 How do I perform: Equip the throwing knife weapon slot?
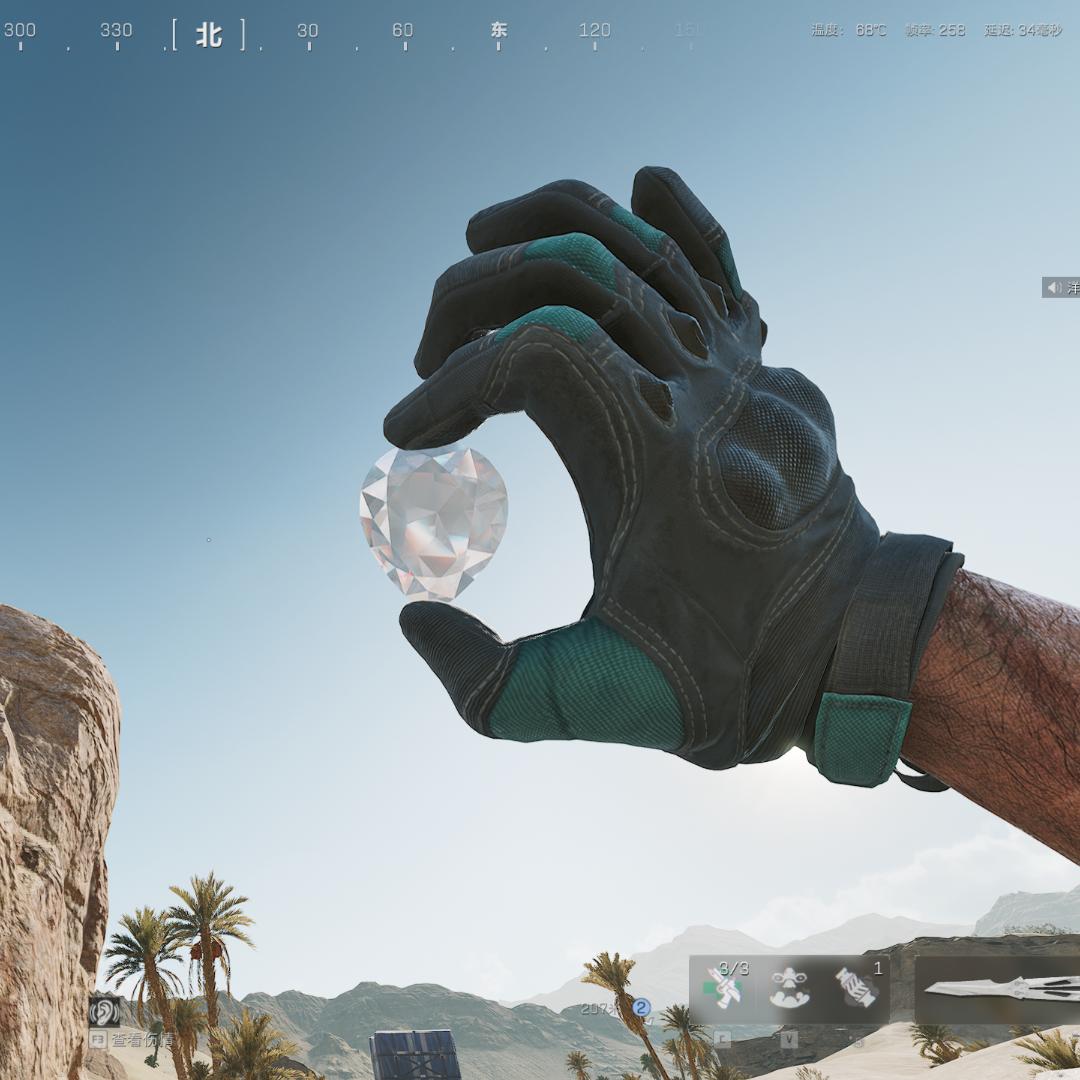(x=1000, y=989)
